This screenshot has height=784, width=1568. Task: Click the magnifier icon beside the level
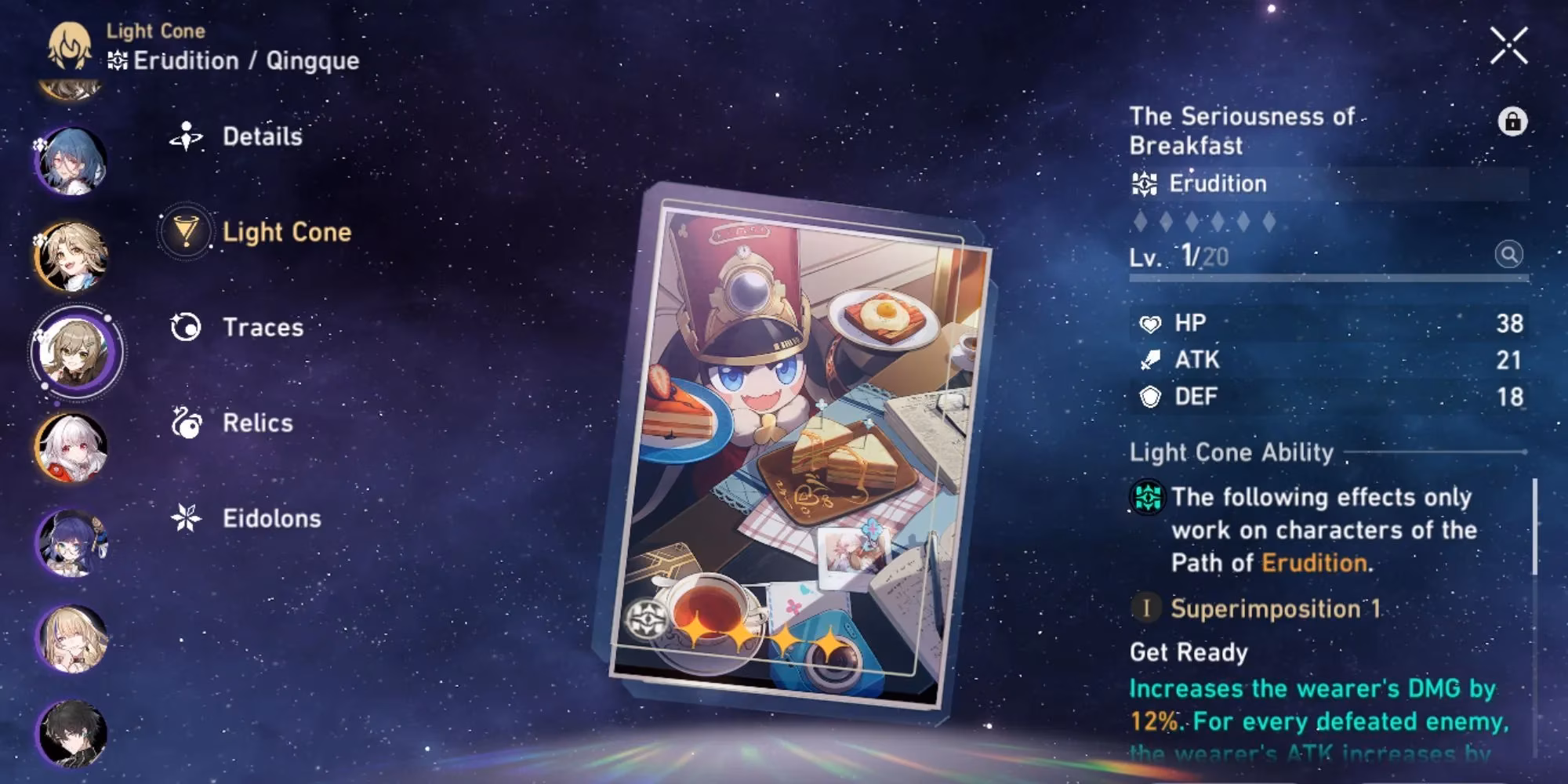[x=1508, y=255]
